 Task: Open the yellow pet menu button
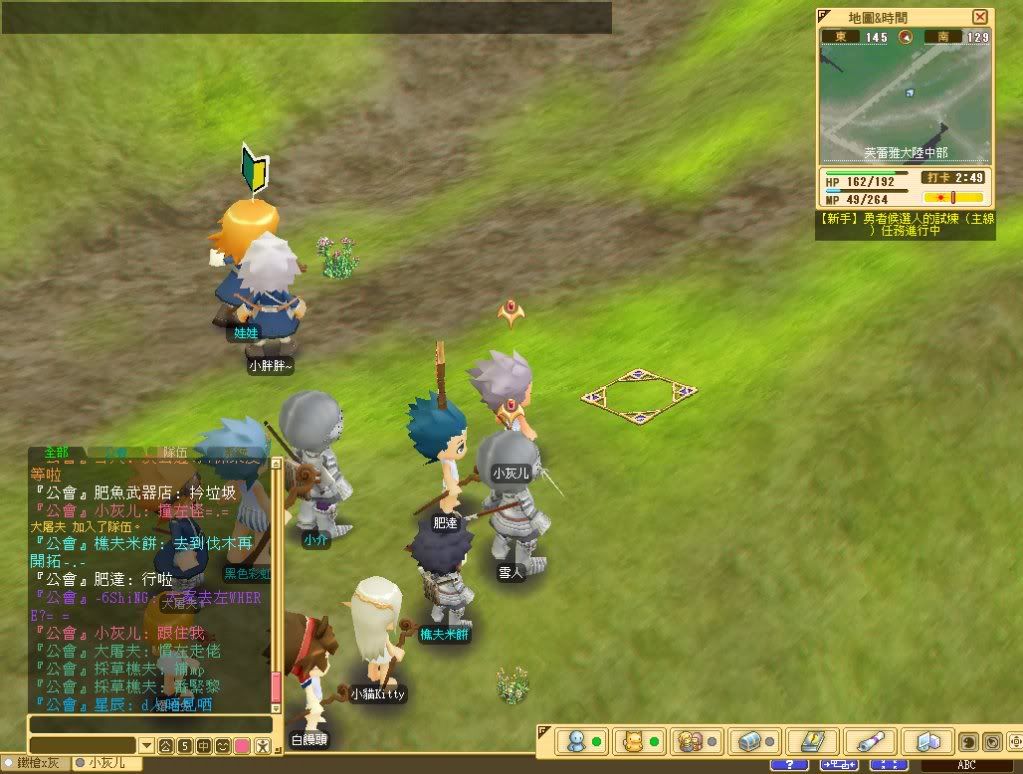pyautogui.click(x=633, y=742)
